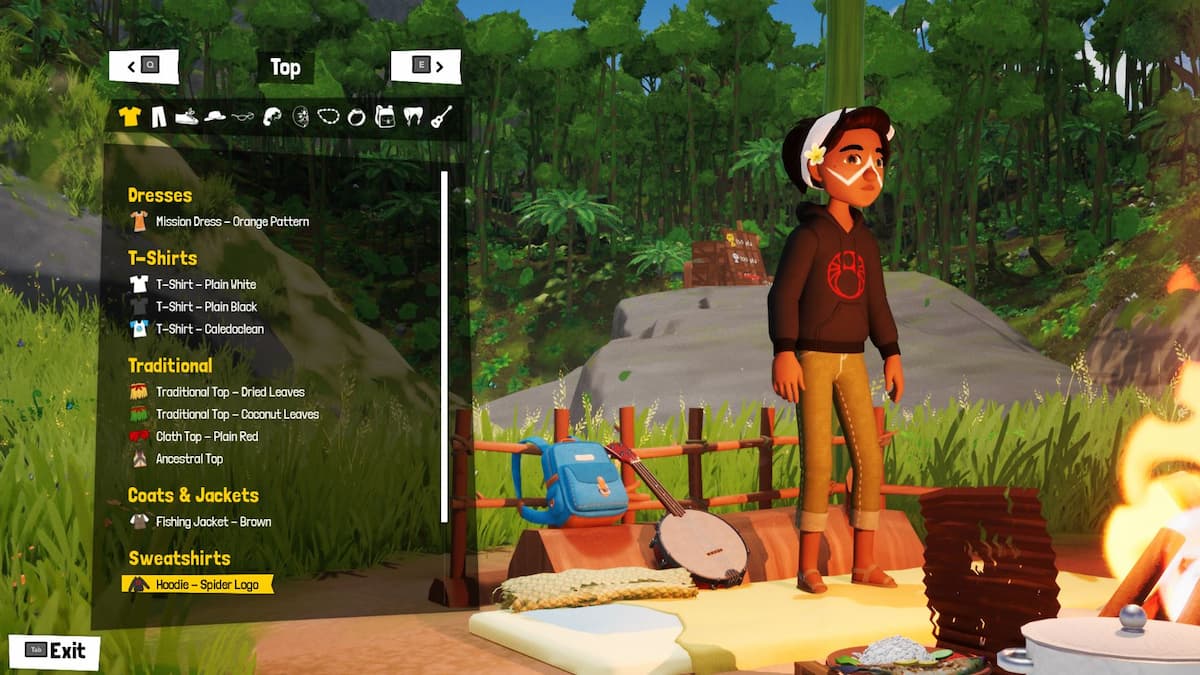Viewport: 1200px width, 675px height.
Task: Select T-Shirt – Plain Black
Action: [206, 307]
